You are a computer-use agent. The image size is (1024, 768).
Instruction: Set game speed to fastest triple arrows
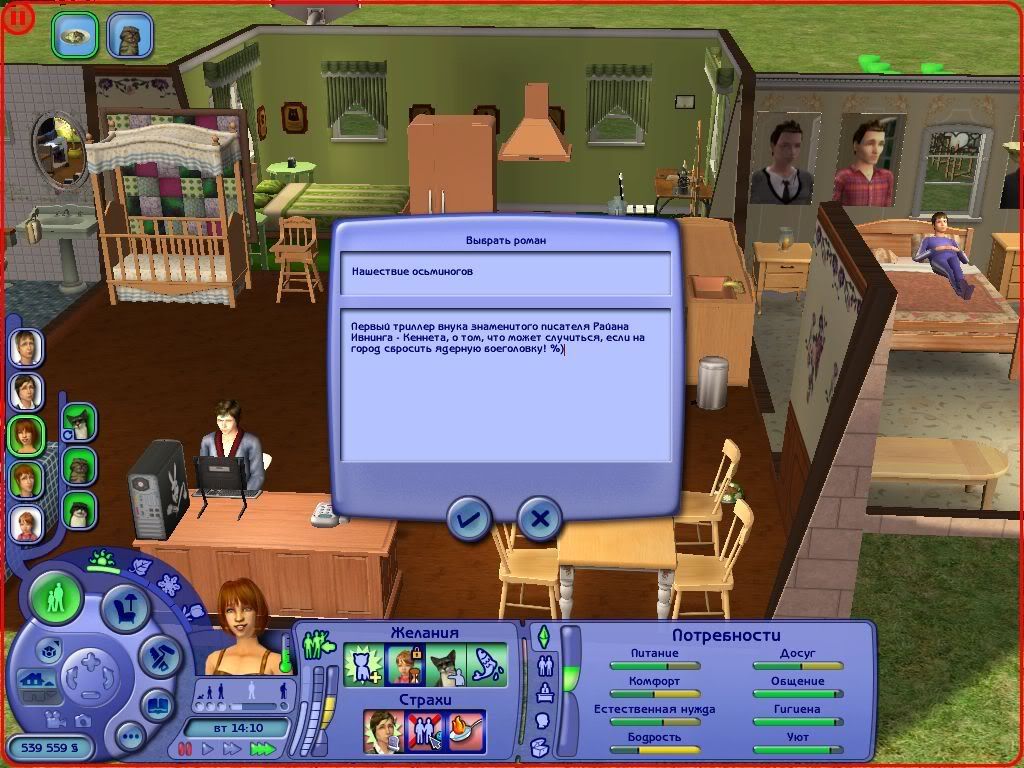tap(263, 748)
